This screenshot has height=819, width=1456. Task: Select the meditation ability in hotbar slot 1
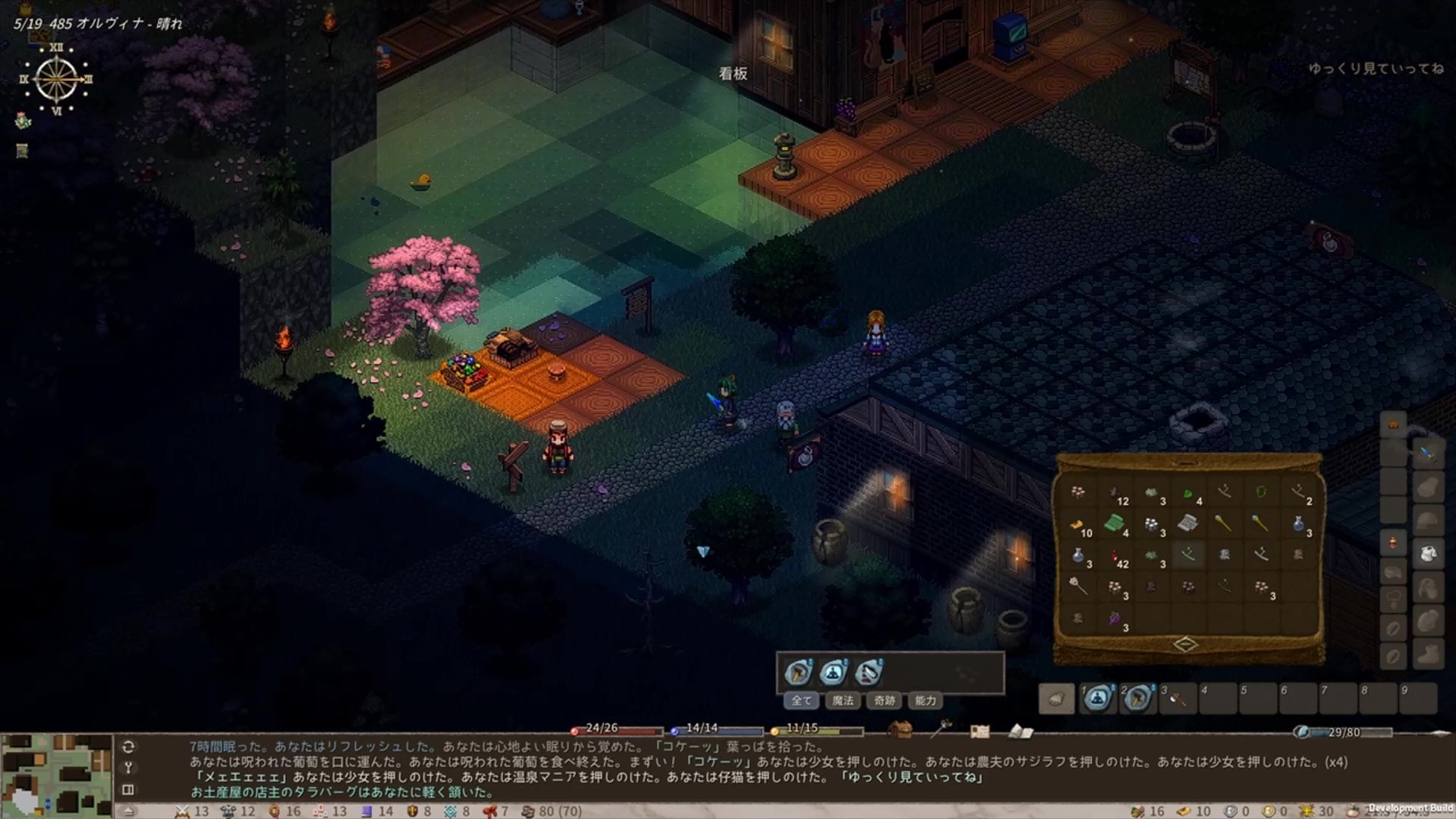click(1097, 698)
